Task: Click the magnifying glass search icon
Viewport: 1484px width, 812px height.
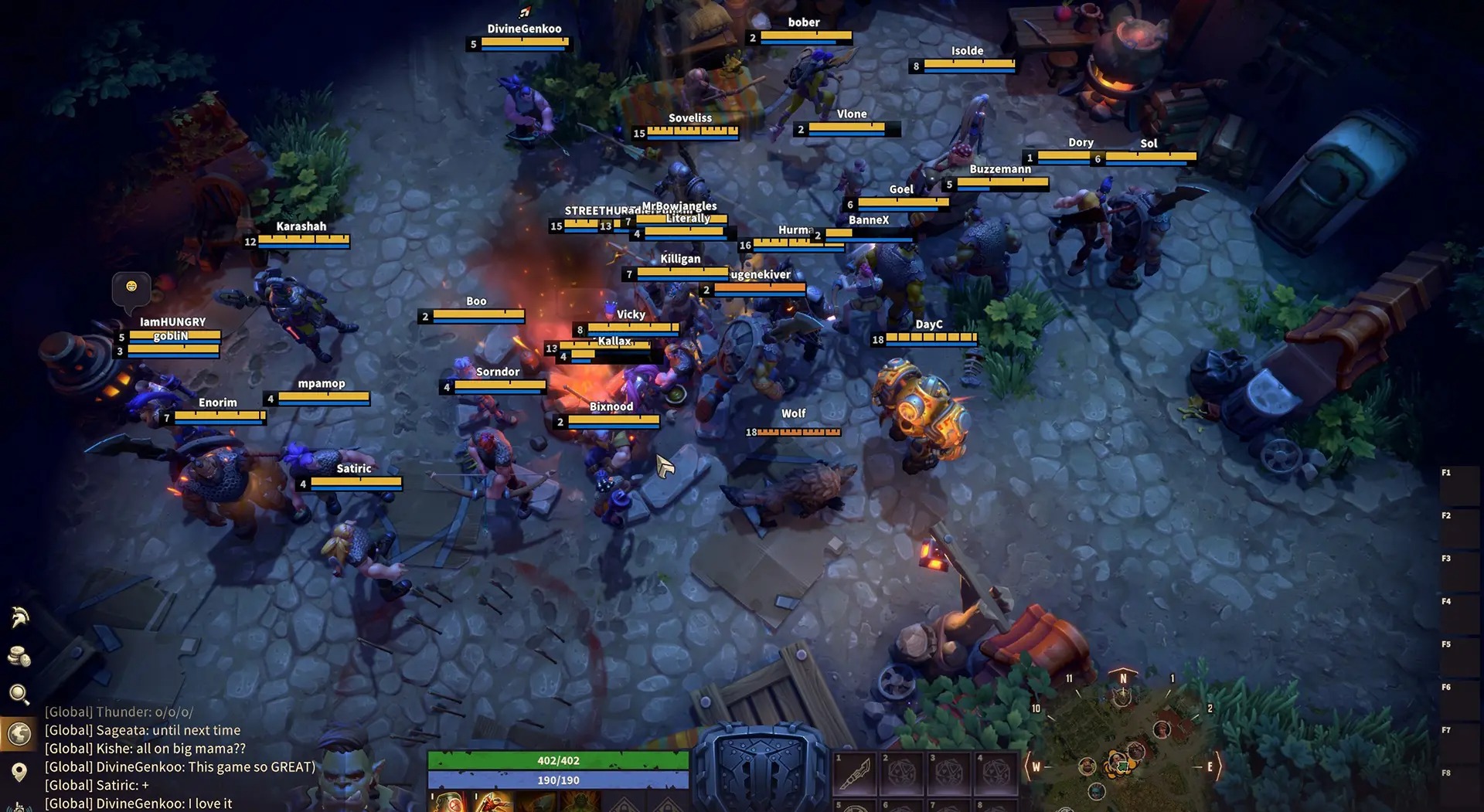Action: point(19,692)
